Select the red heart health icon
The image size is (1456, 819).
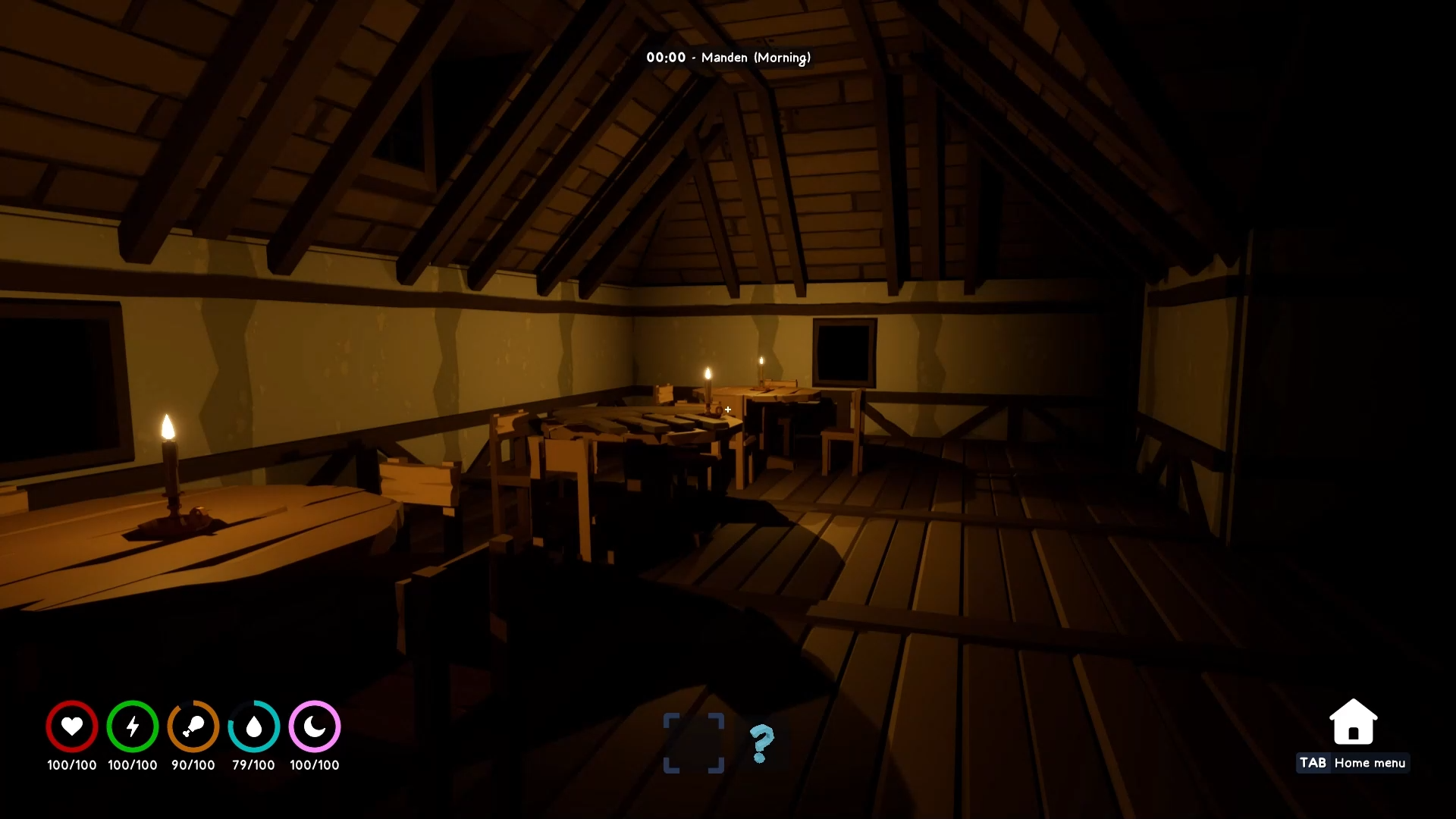(71, 726)
